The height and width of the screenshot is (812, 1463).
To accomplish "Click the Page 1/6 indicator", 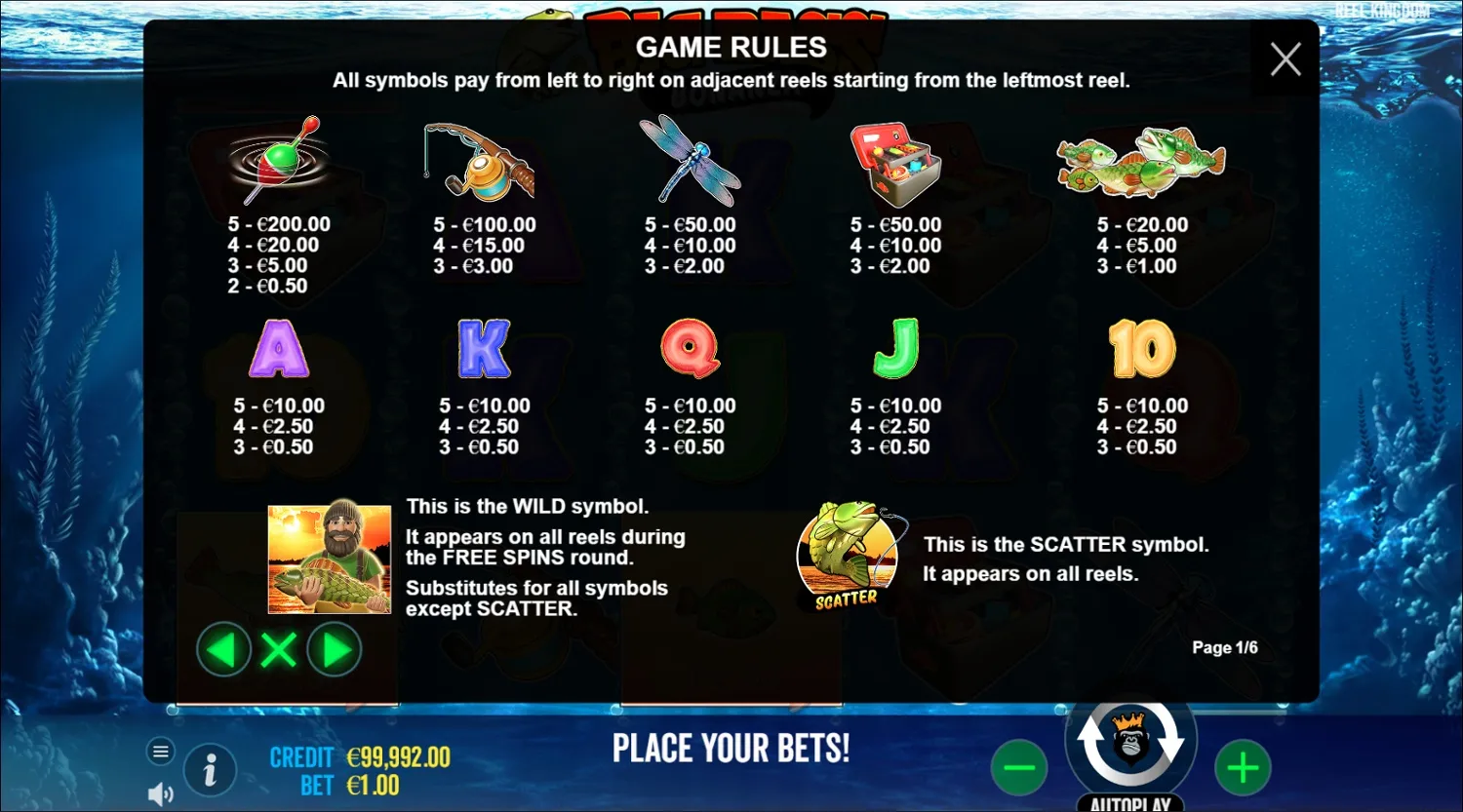I will (x=1225, y=646).
